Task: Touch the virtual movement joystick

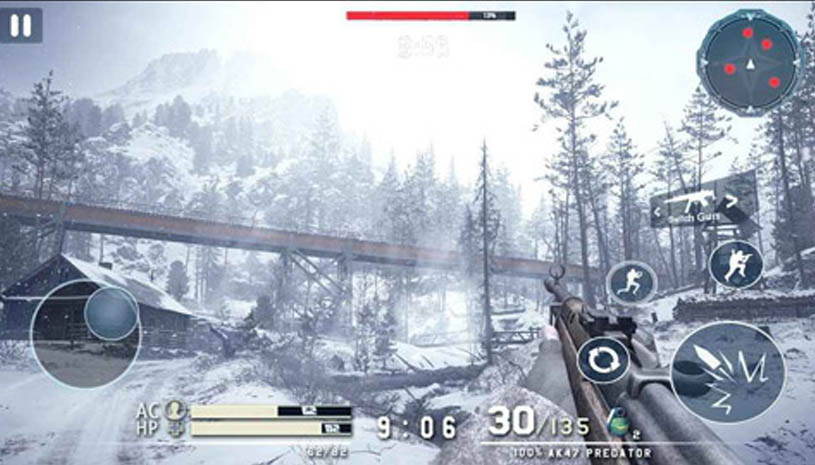Action: tap(110, 314)
